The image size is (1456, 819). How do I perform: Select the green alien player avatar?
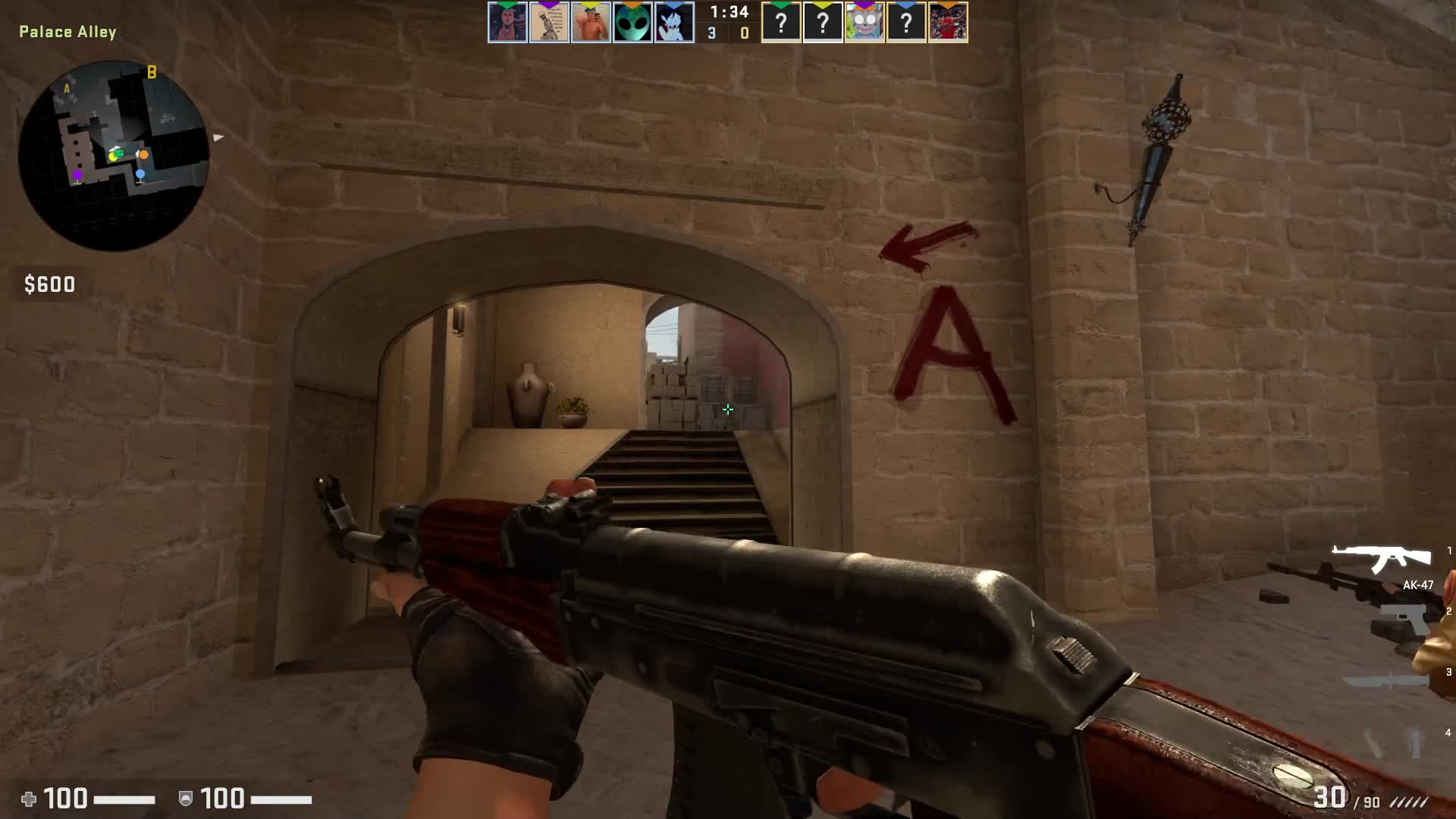[632, 24]
